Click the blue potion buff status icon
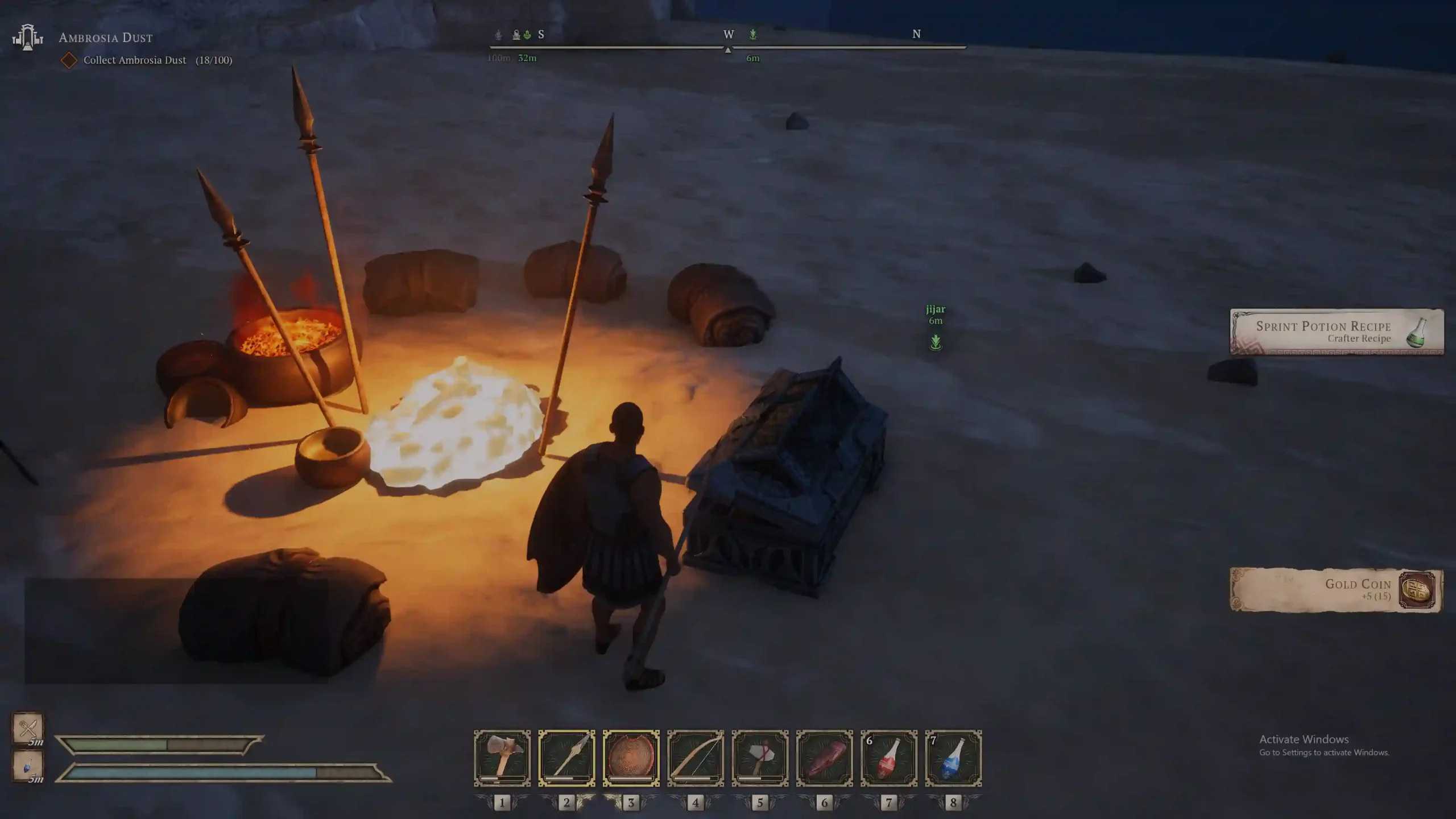Viewport: 1456px width, 819px height. 27,766
